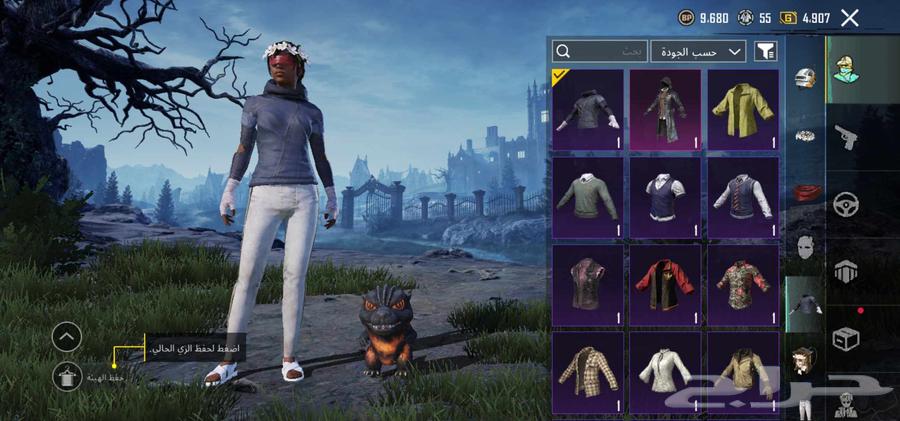Choose the yellow jacket item
Image resolution: width=900 pixels, height=421 pixels.
click(x=744, y=109)
